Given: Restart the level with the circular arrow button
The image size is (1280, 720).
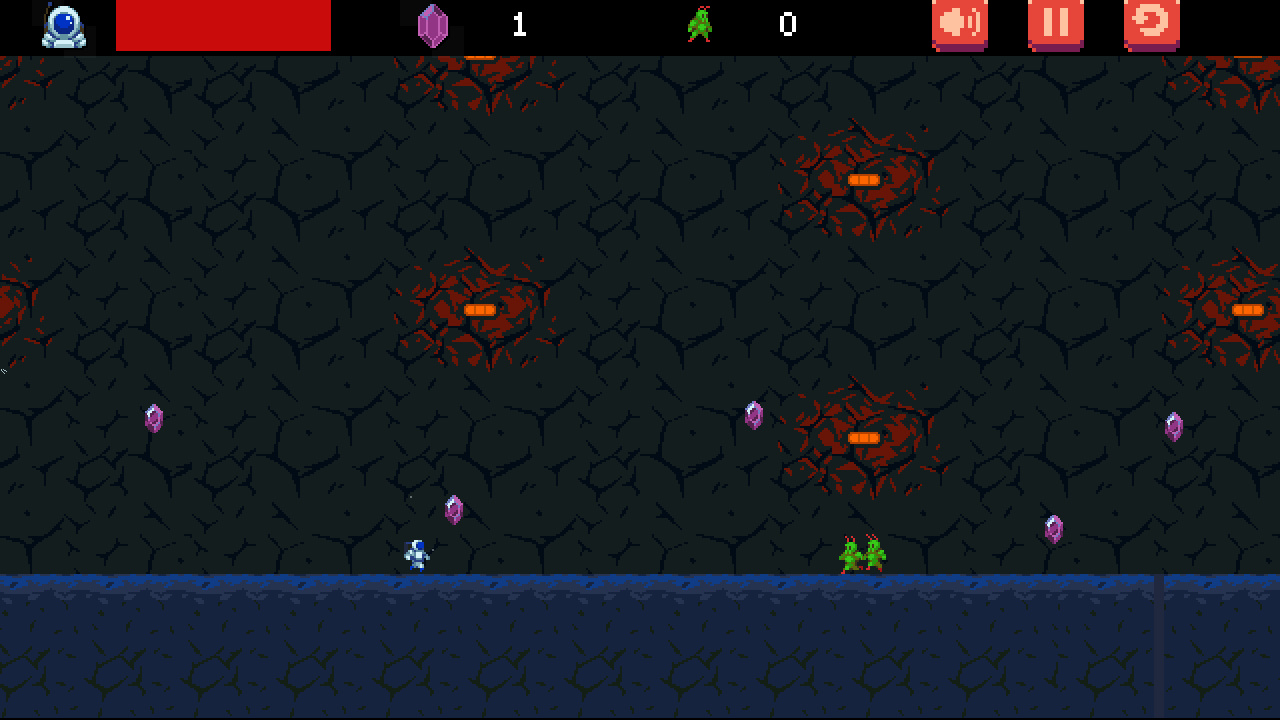Looking at the screenshot, I should pyautogui.click(x=1151, y=24).
